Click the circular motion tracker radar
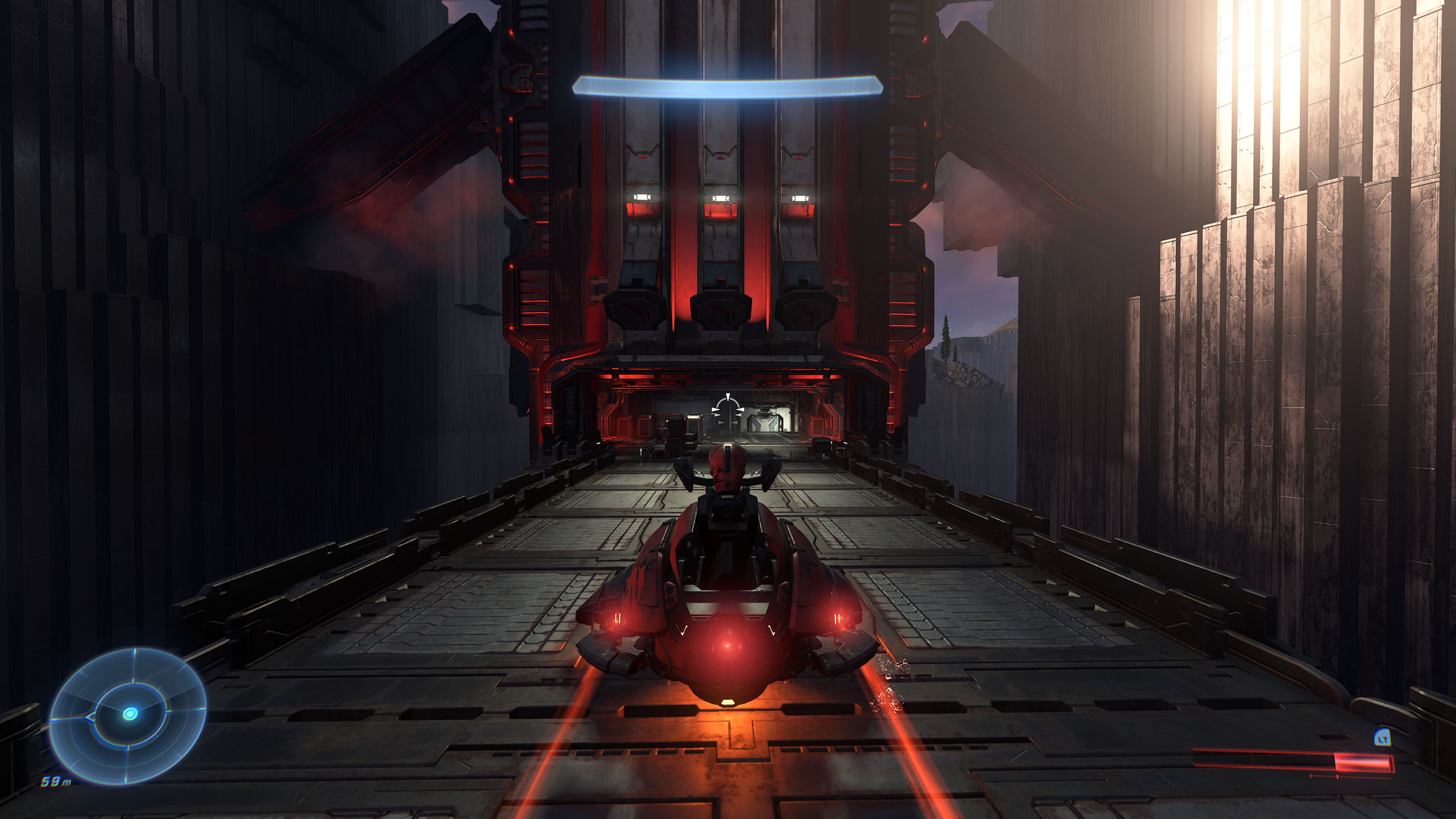This screenshot has width=1456, height=819. [x=129, y=714]
